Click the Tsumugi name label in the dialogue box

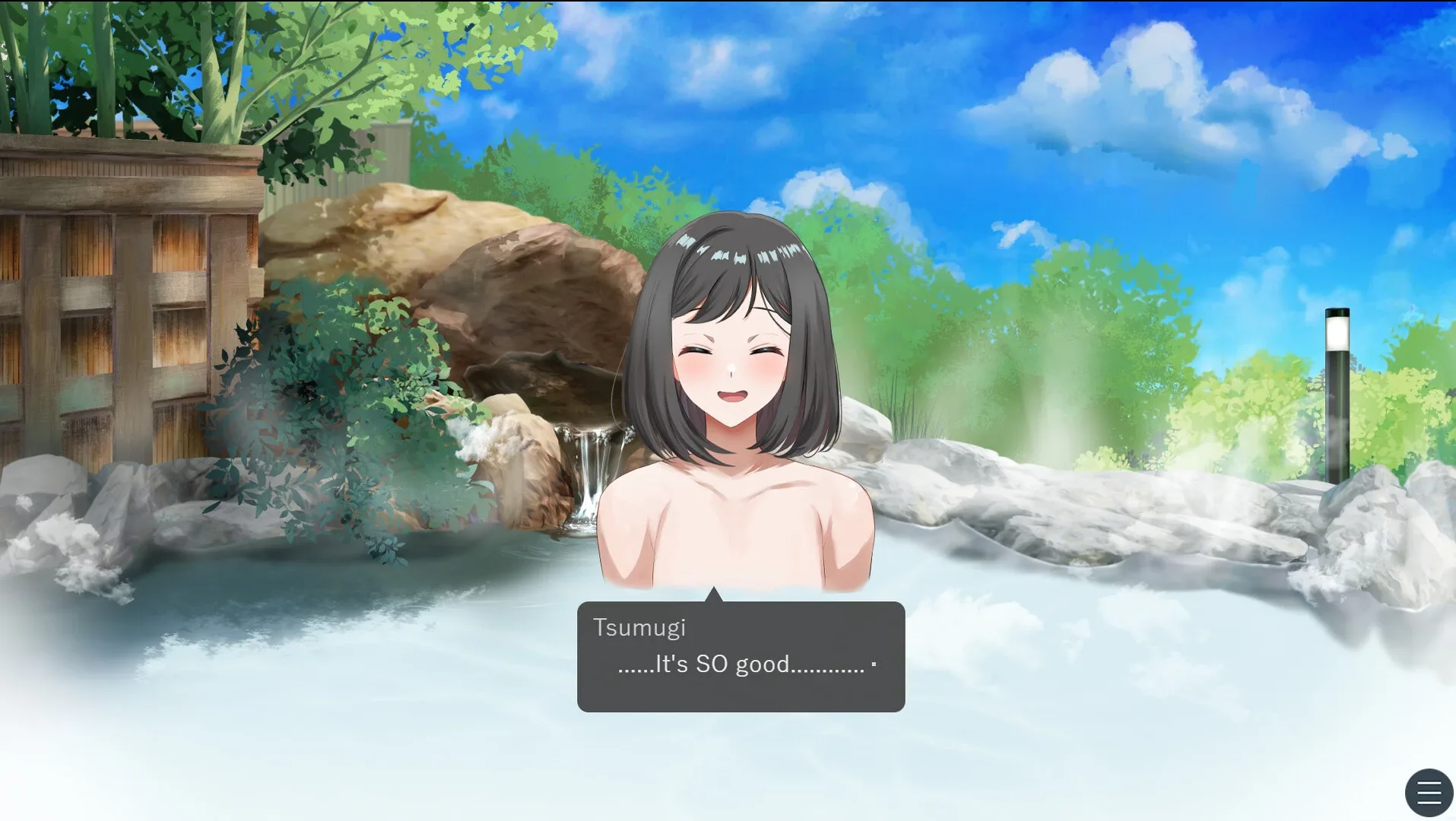coord(641,627)
